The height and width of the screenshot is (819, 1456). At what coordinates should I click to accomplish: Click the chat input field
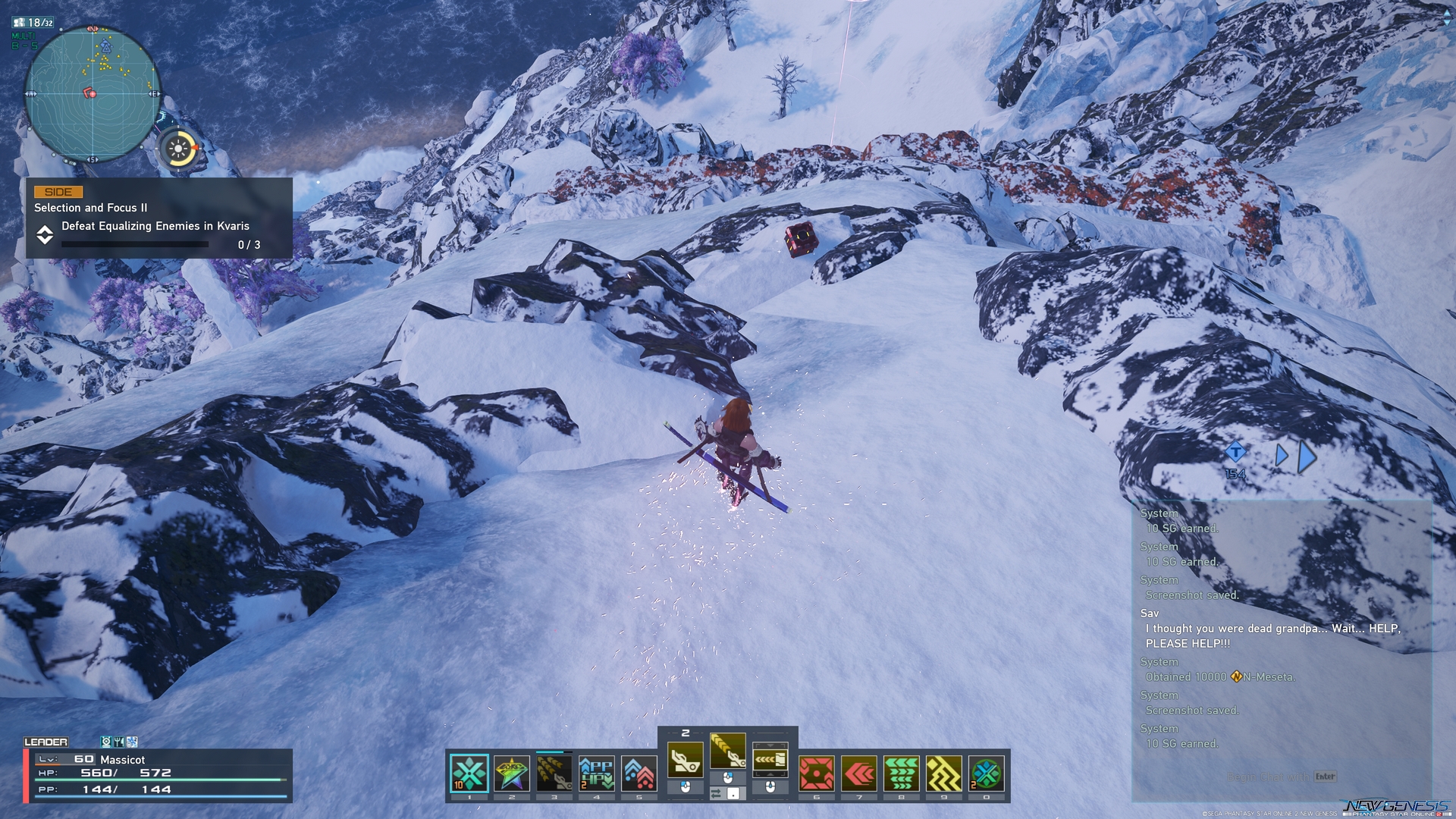pos(1280,777)
